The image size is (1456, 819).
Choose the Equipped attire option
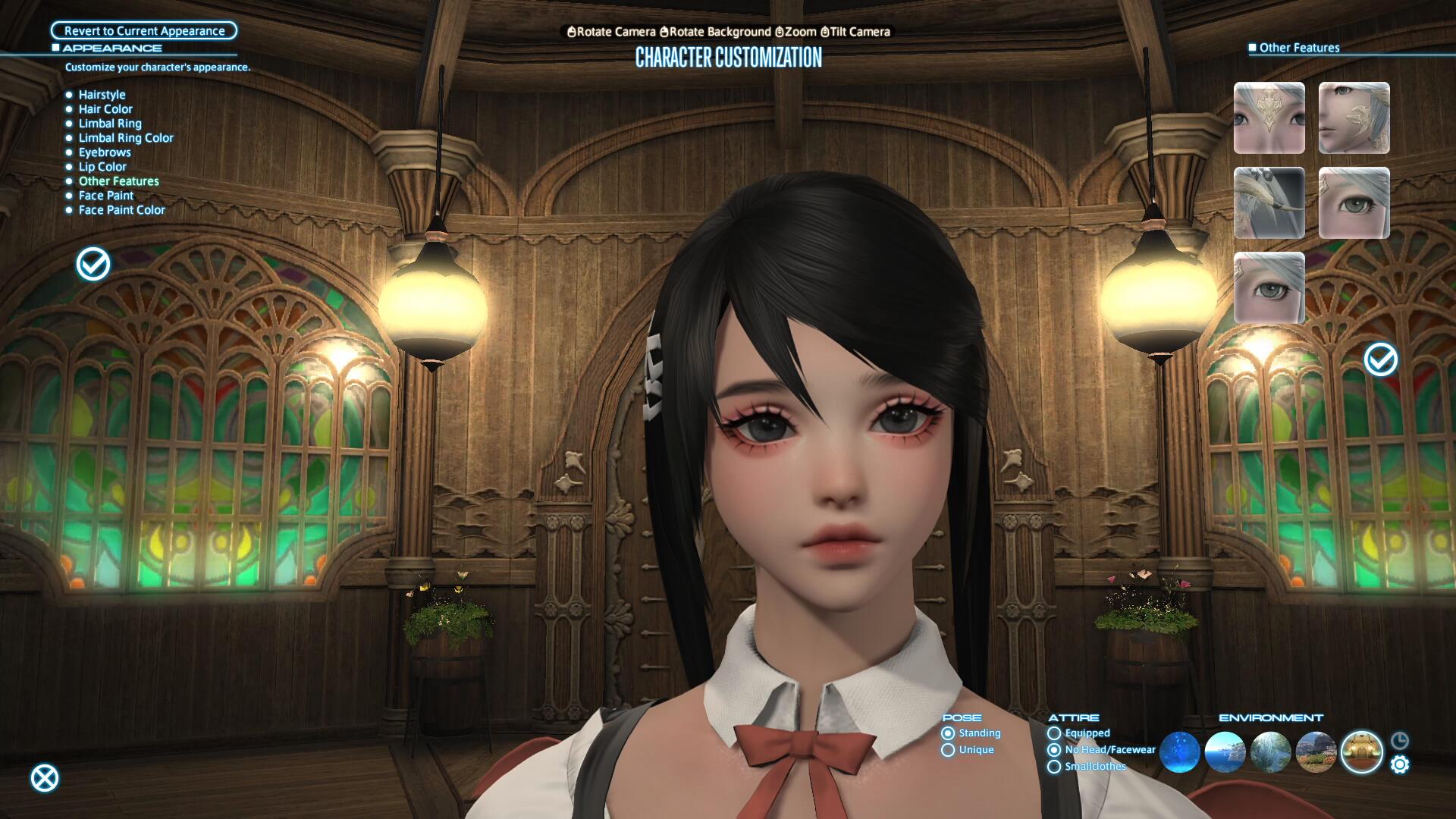pos(1054,733)
